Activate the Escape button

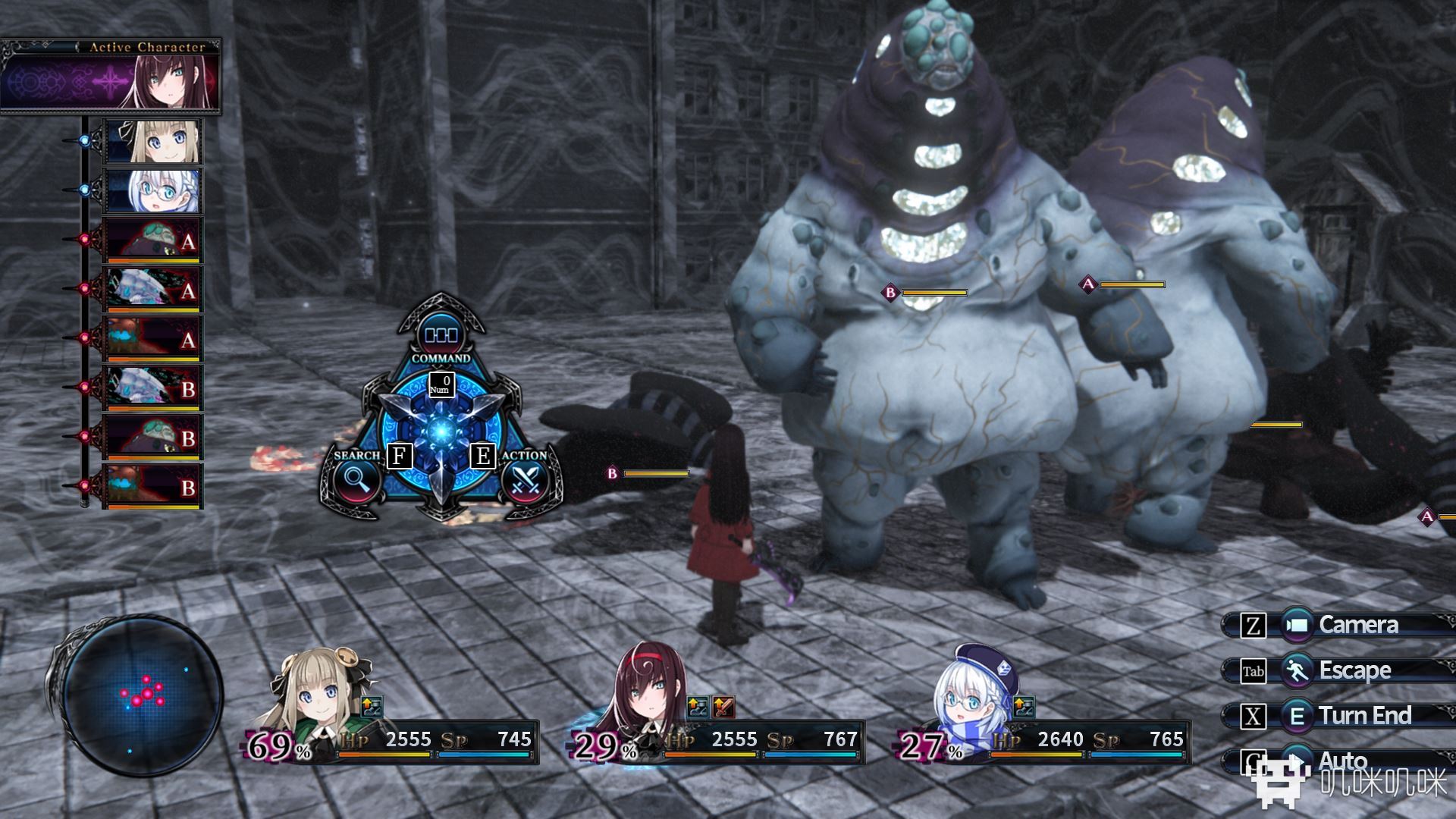click(1339, 670)
